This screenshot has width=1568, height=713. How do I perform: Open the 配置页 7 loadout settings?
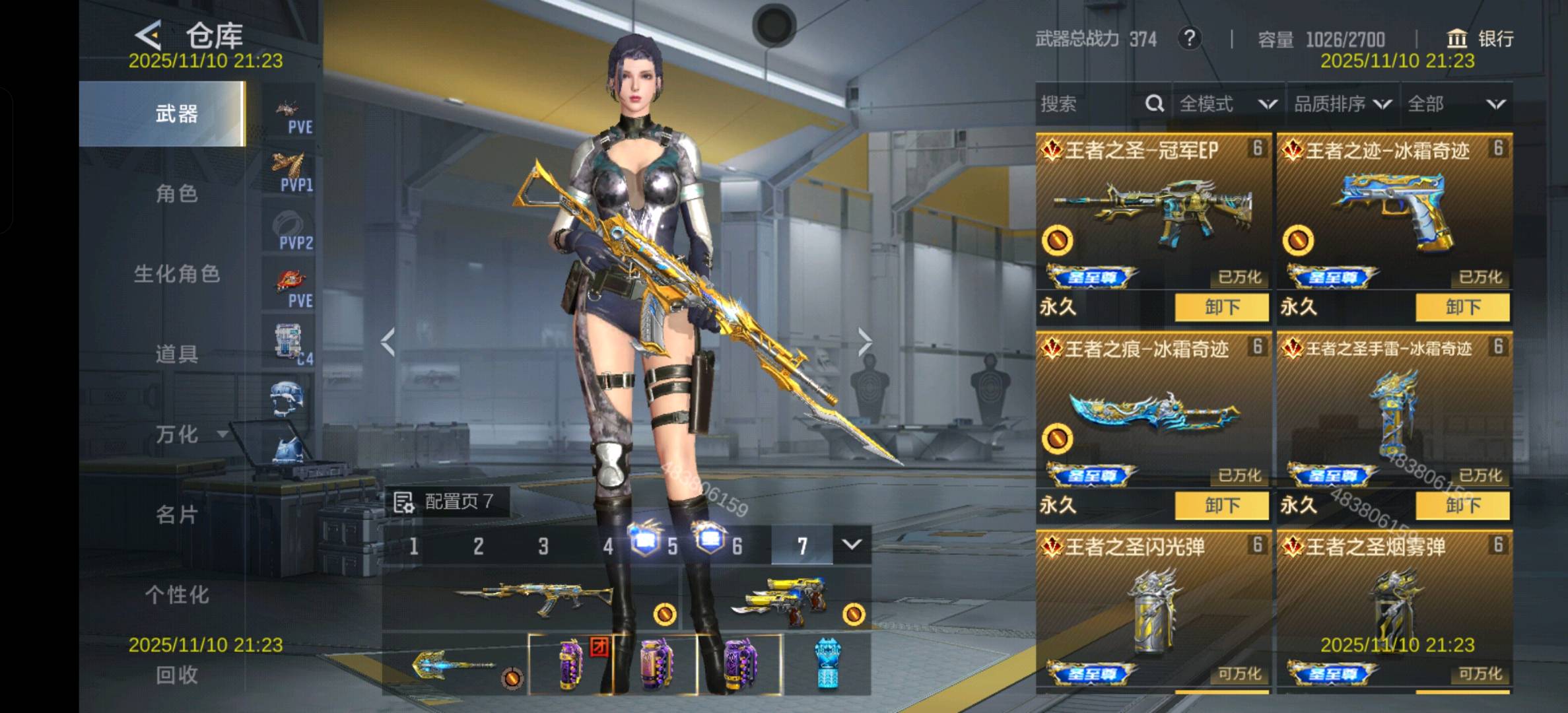[x=448, y=502]
